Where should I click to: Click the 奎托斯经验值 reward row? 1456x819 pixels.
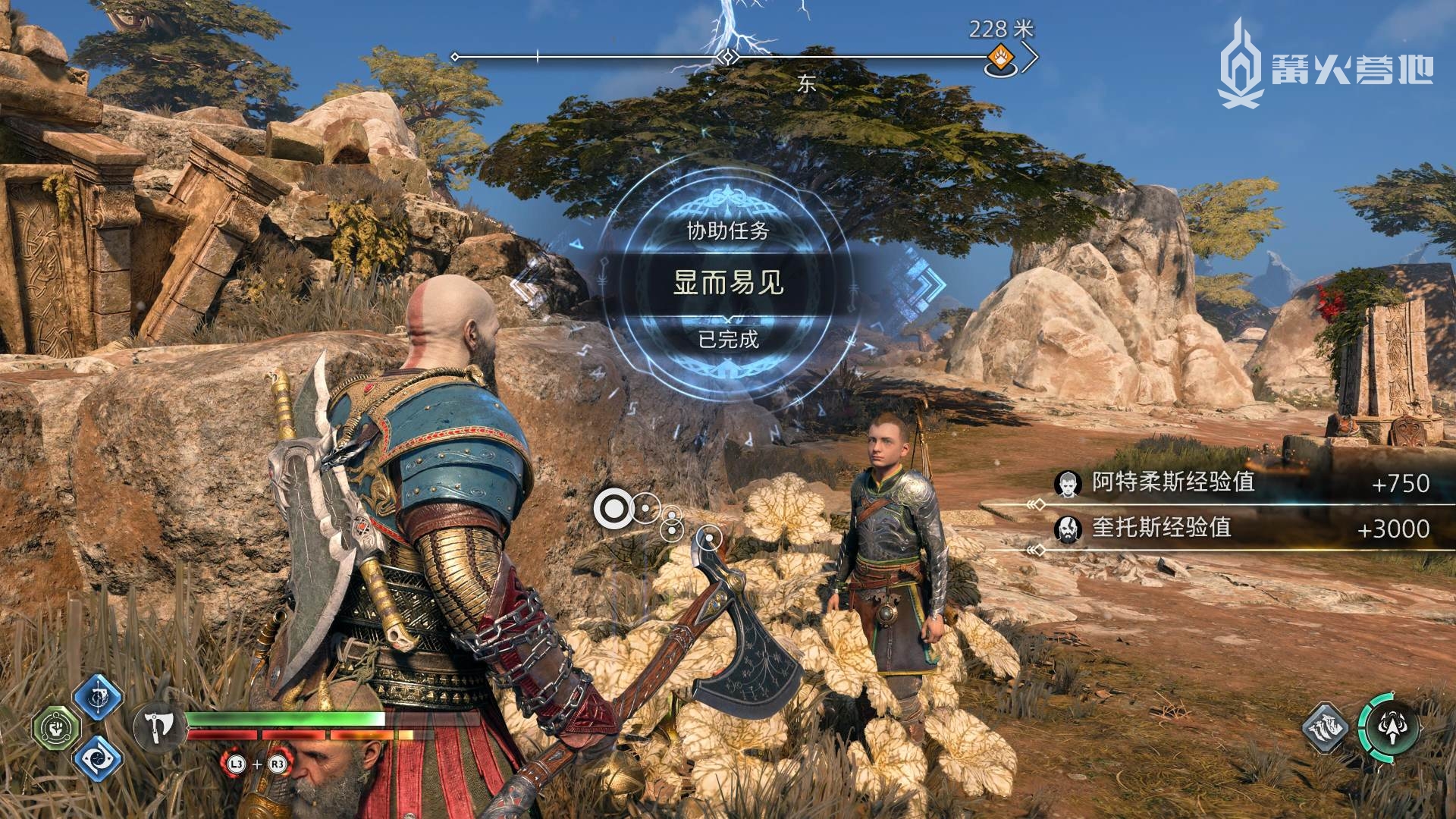(x=1244, y=529)
